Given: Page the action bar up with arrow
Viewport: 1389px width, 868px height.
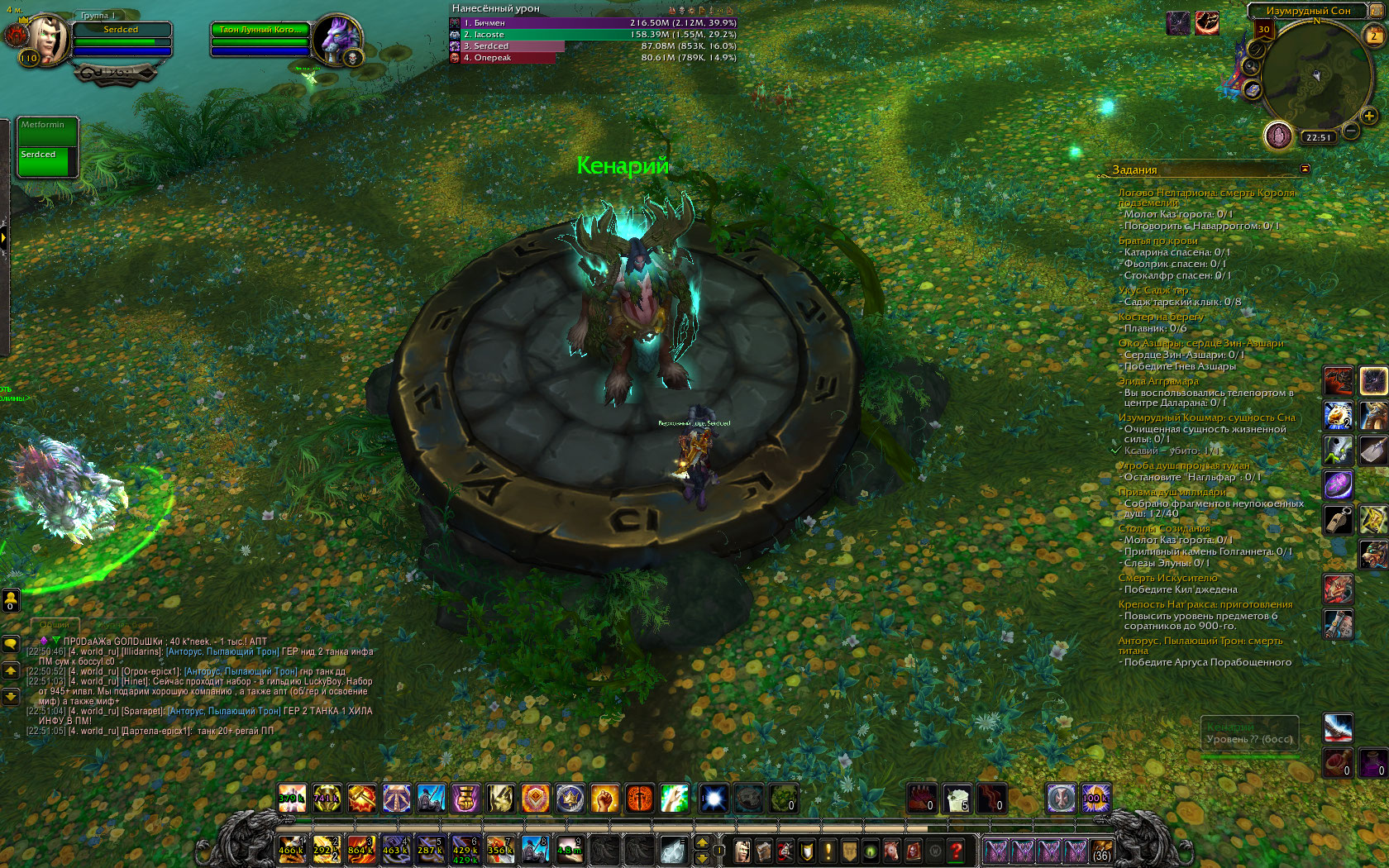Looking at the screenshot, I should [x=703, y=842].
